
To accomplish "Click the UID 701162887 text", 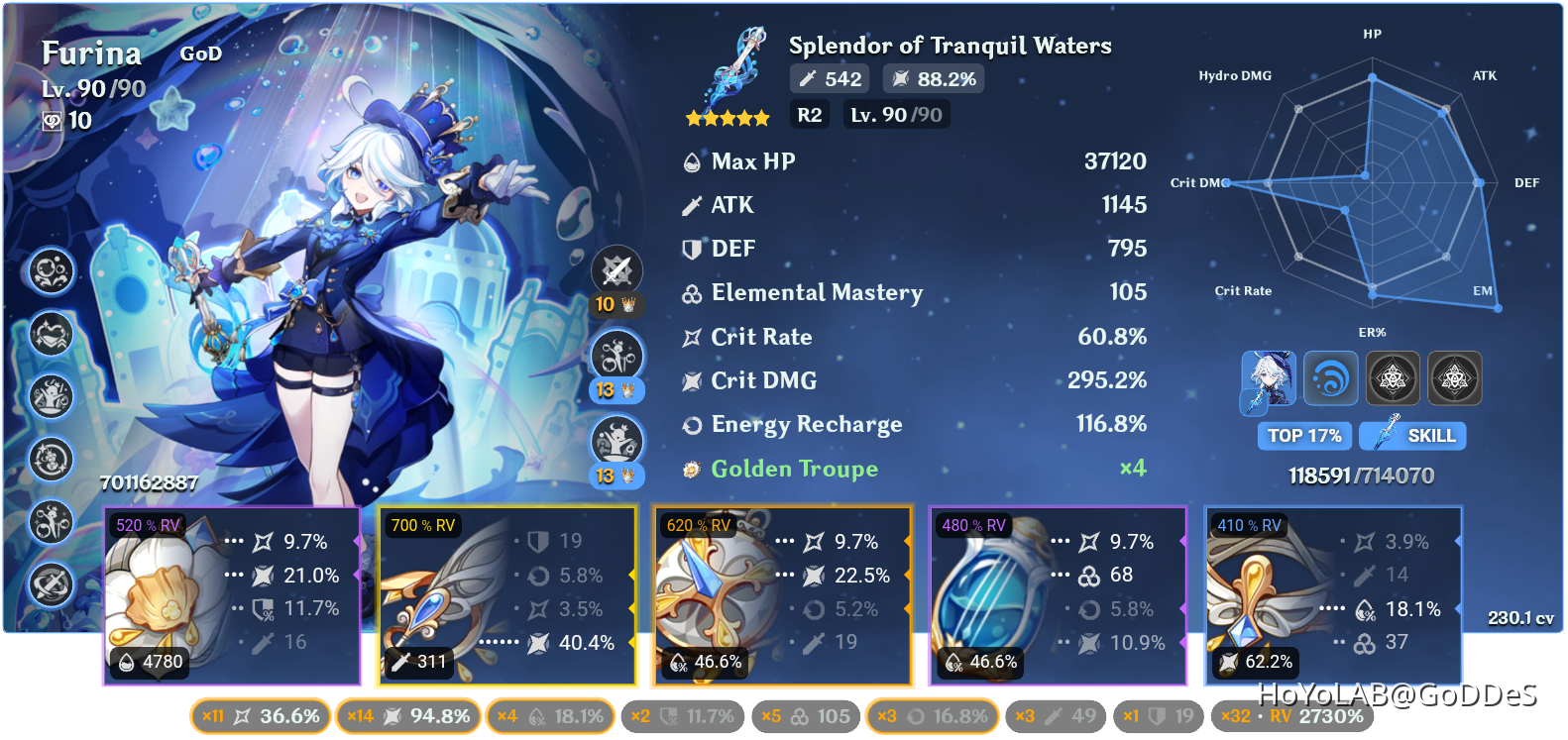I will [x=149, y=484].
